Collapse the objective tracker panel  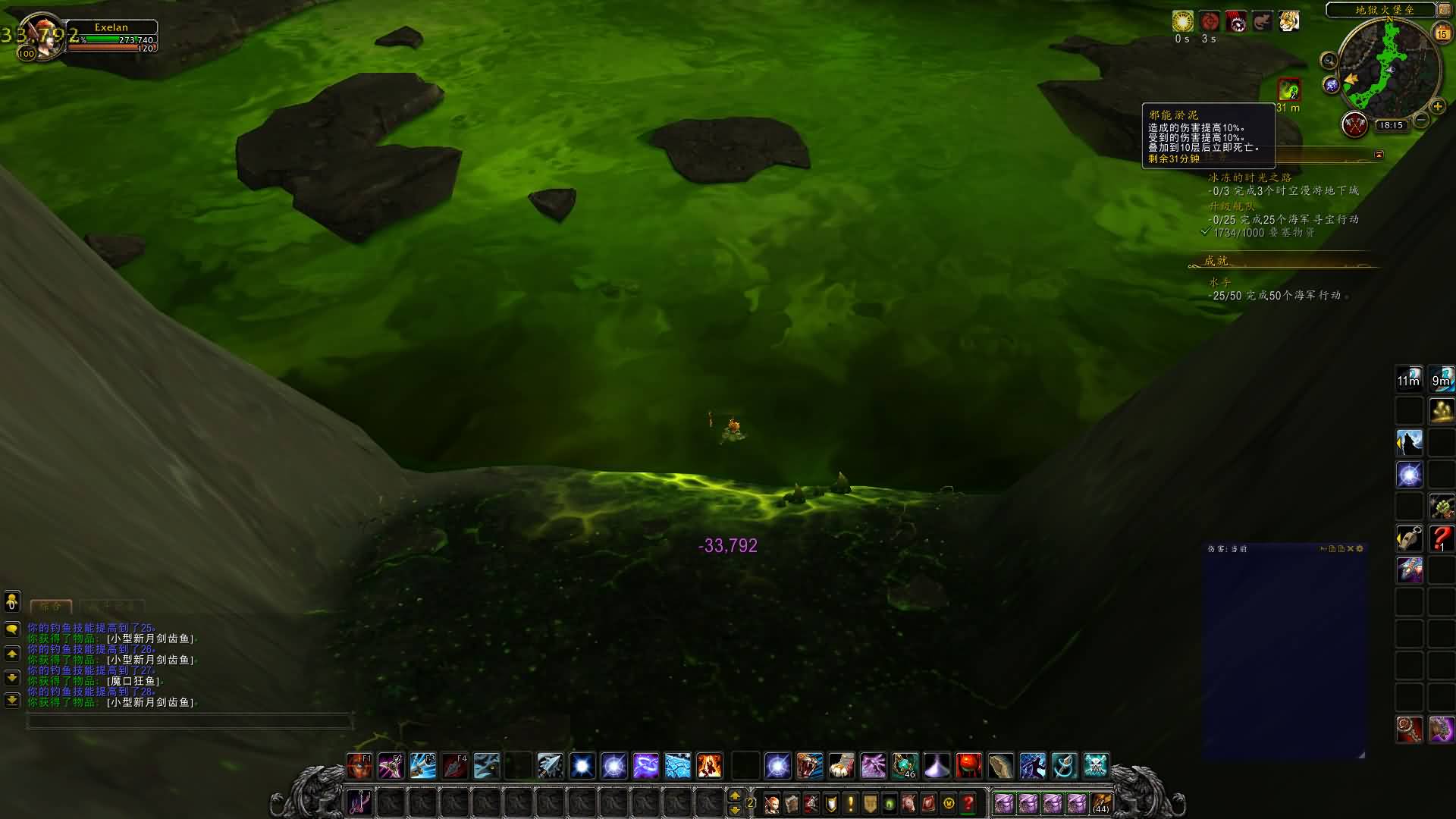click(x=1379, y=155)
